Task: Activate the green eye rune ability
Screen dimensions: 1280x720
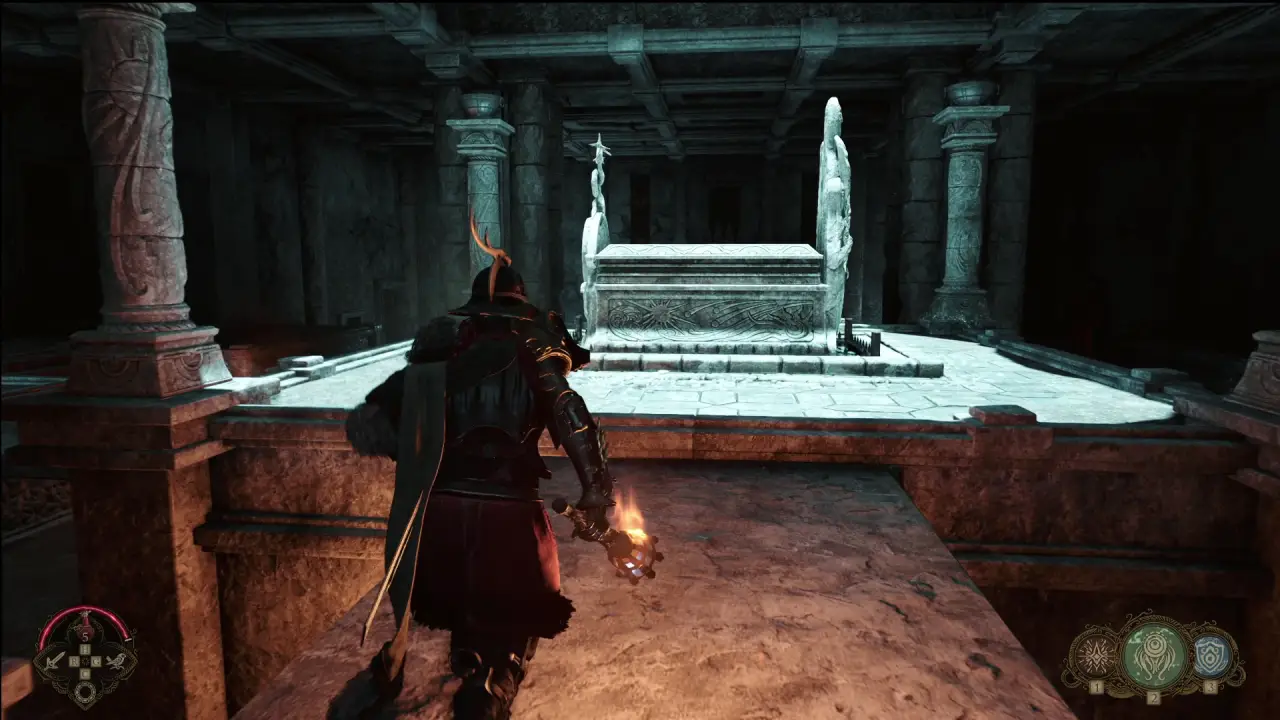Action: [1153, 654]
